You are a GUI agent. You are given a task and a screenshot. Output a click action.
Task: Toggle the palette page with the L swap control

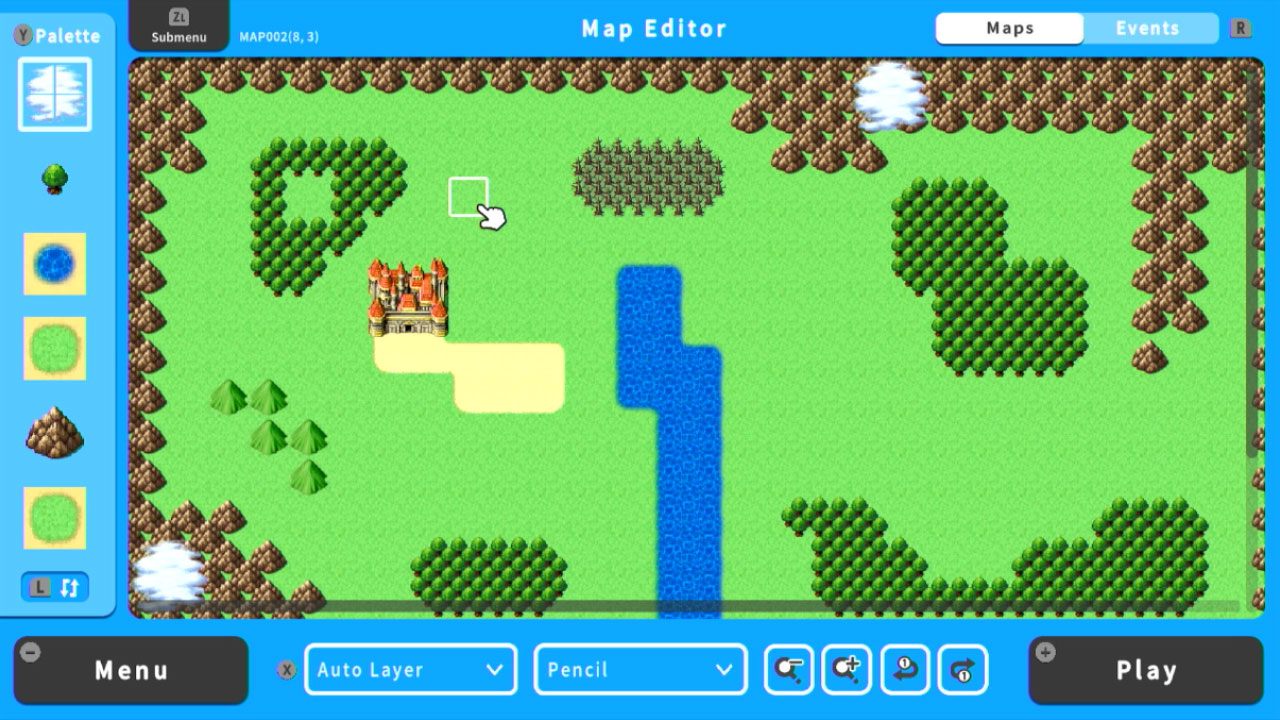tap(55, 587)
